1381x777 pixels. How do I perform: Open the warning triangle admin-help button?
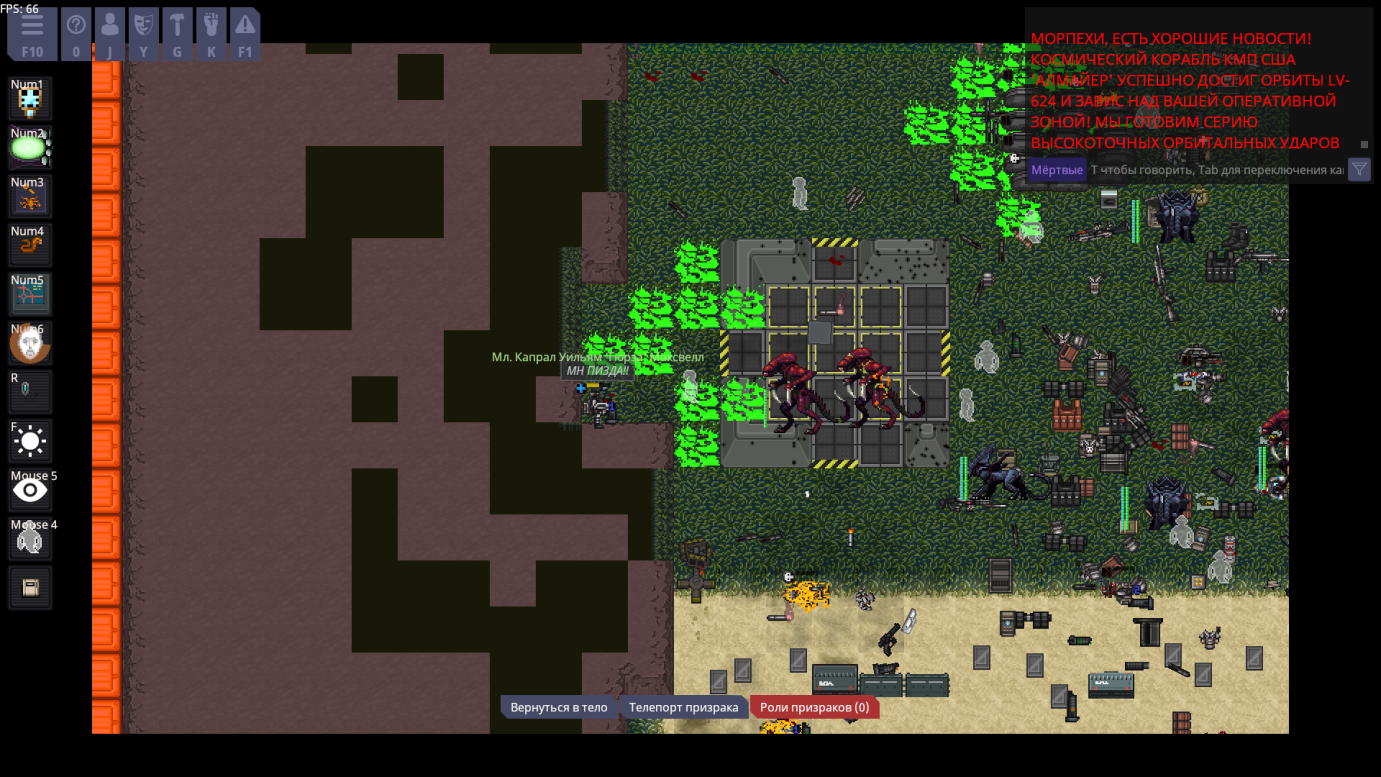click(x=245, y=33)
